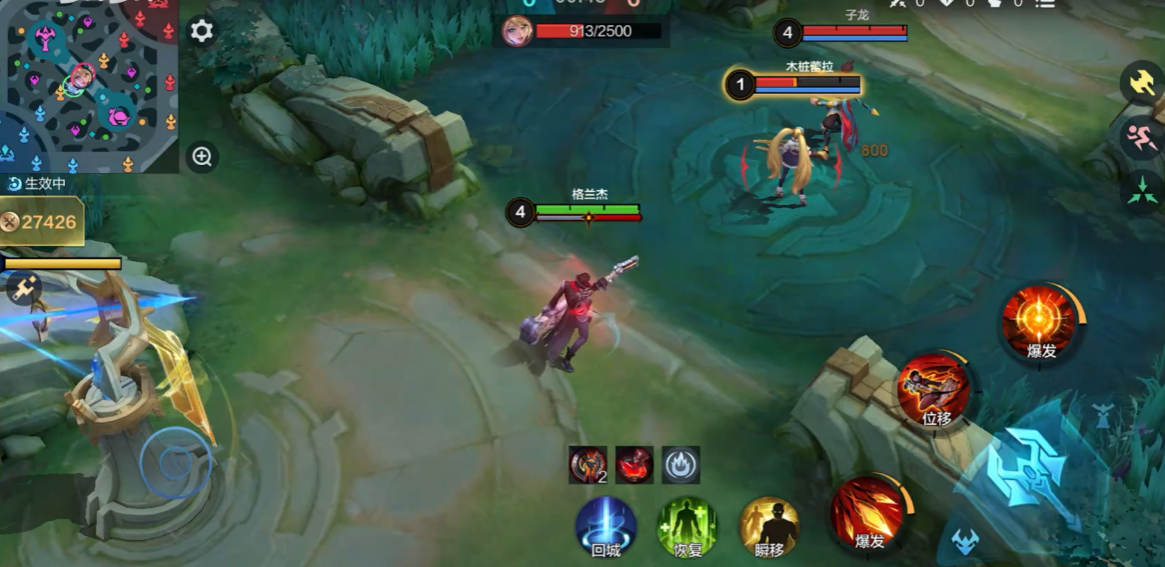The width and height of the screenshot is (1165, 567).
Task: Click the minimap in the corner
Action: click(88, 84)
